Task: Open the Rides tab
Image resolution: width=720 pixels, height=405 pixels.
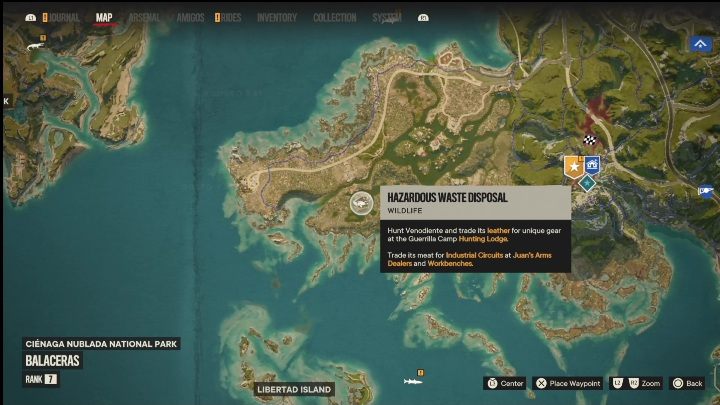Action: pos(230,17)
